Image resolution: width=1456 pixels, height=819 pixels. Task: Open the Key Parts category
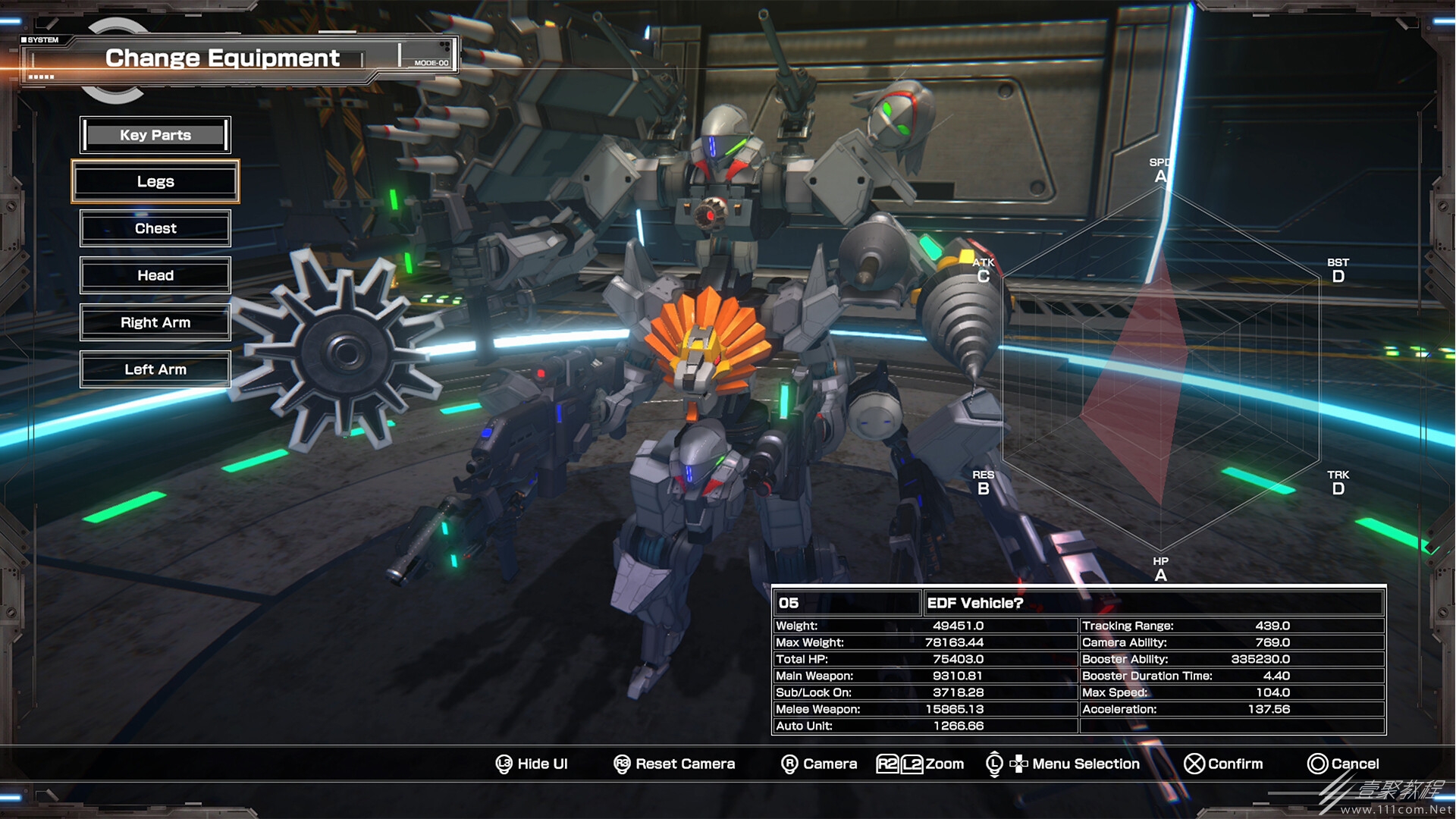pyautogui.click(x=155, y=135)
